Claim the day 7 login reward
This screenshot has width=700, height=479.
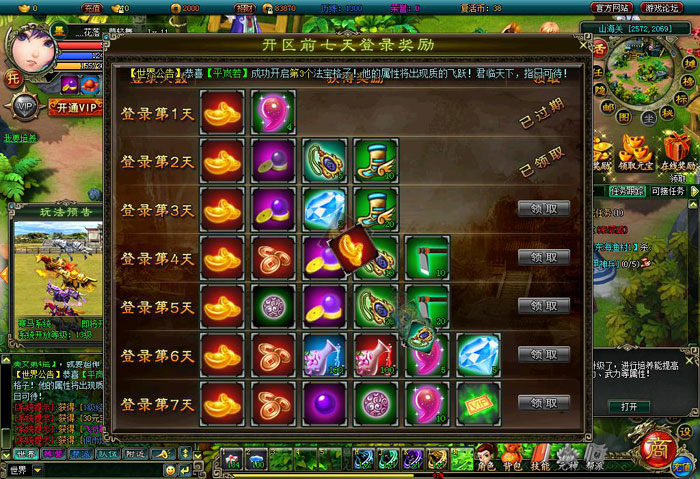point(544,403)
